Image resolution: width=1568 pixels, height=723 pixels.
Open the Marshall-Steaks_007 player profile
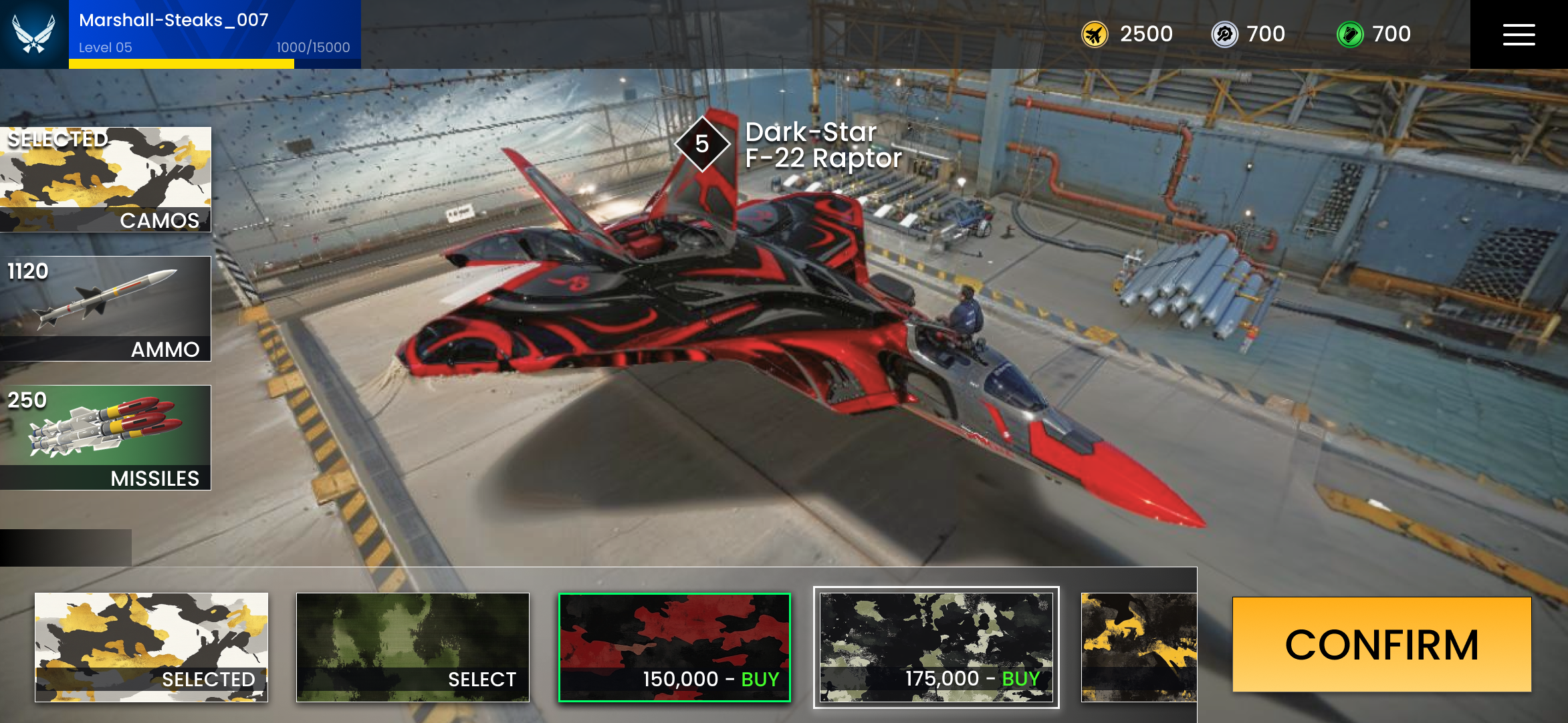[x=214, y=33]
